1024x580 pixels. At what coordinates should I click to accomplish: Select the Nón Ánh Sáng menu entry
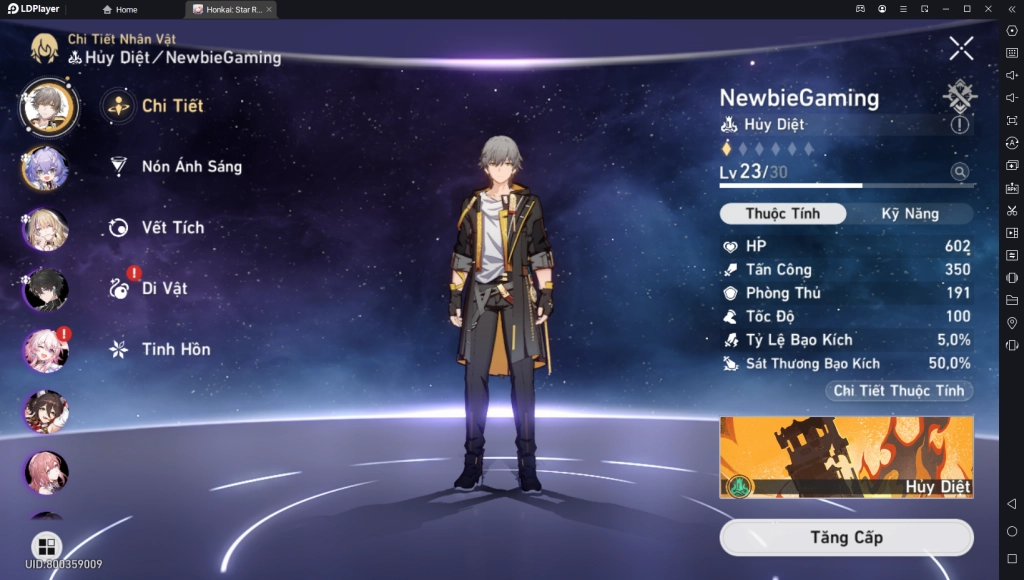(x=191, y=167)
